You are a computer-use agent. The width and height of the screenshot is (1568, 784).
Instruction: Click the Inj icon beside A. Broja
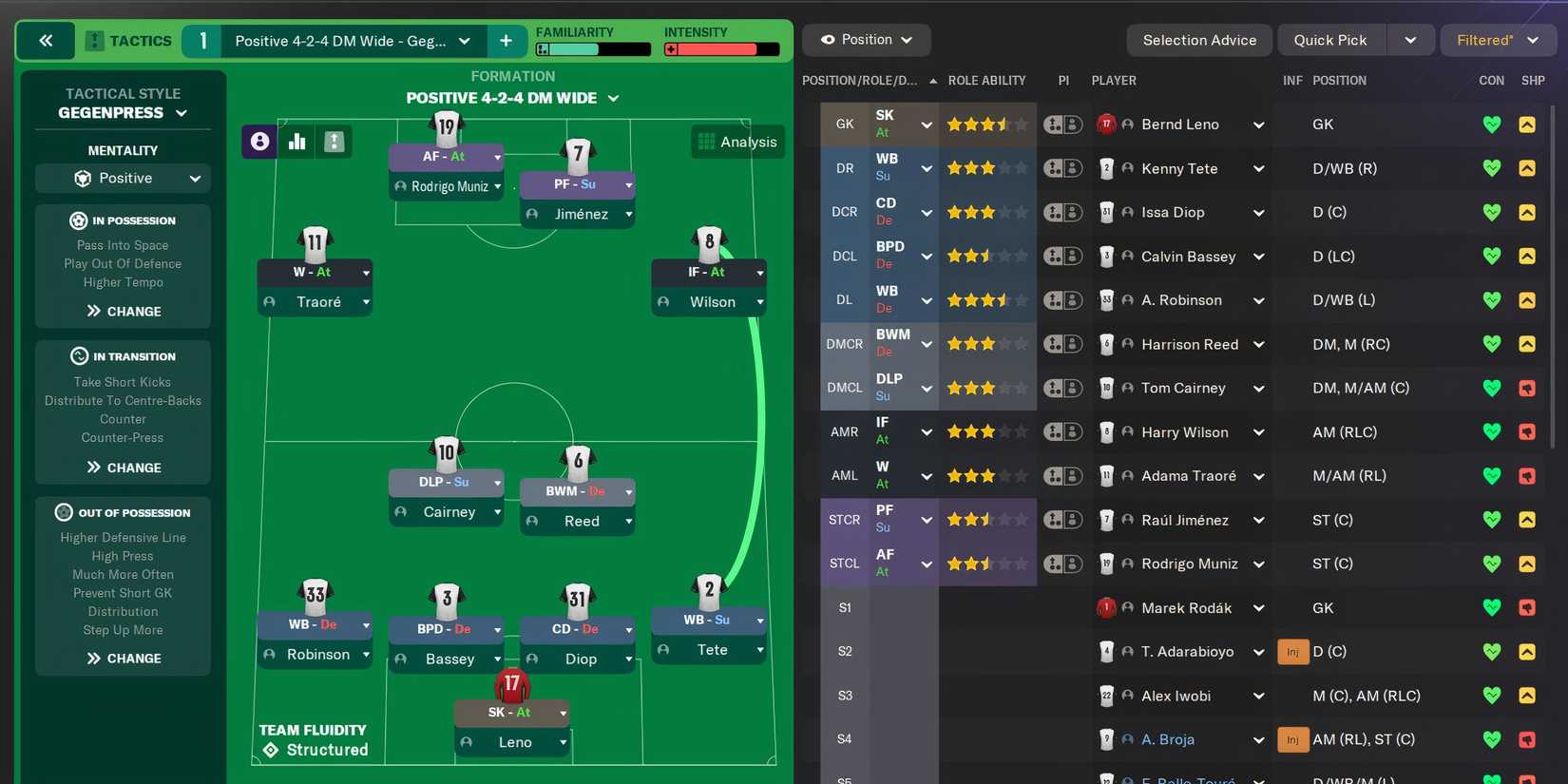pyautogui.click(x=1292, y=739)
